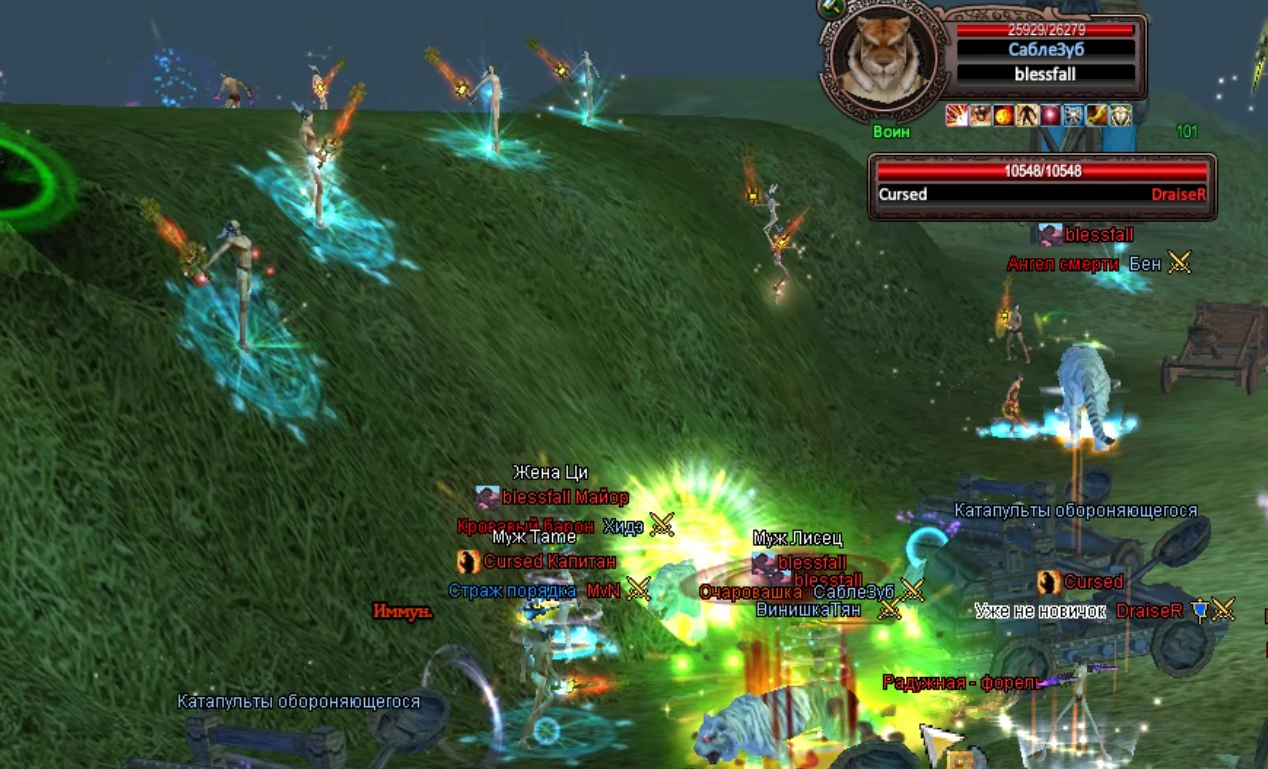Select the pink slash buff icon
This screenshot has width=1268, height=769.
coord(957,115)
